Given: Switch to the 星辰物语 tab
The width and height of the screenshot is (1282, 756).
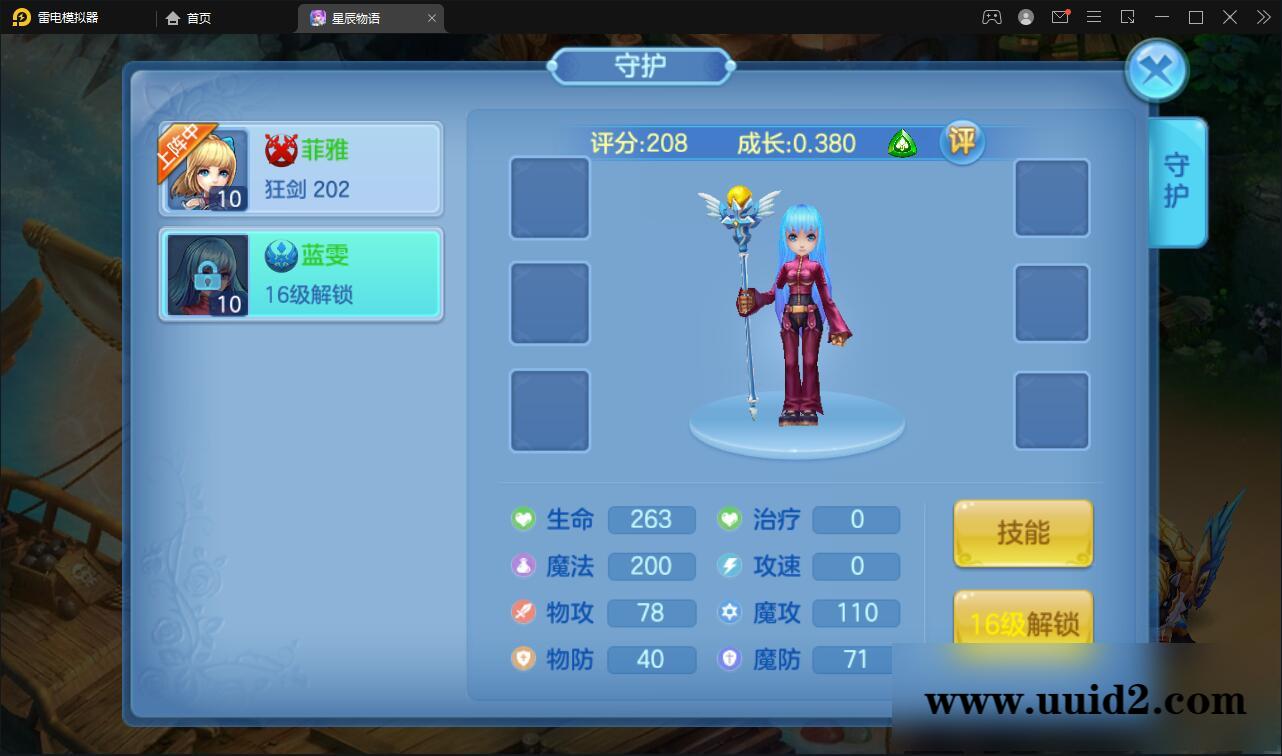Looking at the screenshot, I should point(360,18).
